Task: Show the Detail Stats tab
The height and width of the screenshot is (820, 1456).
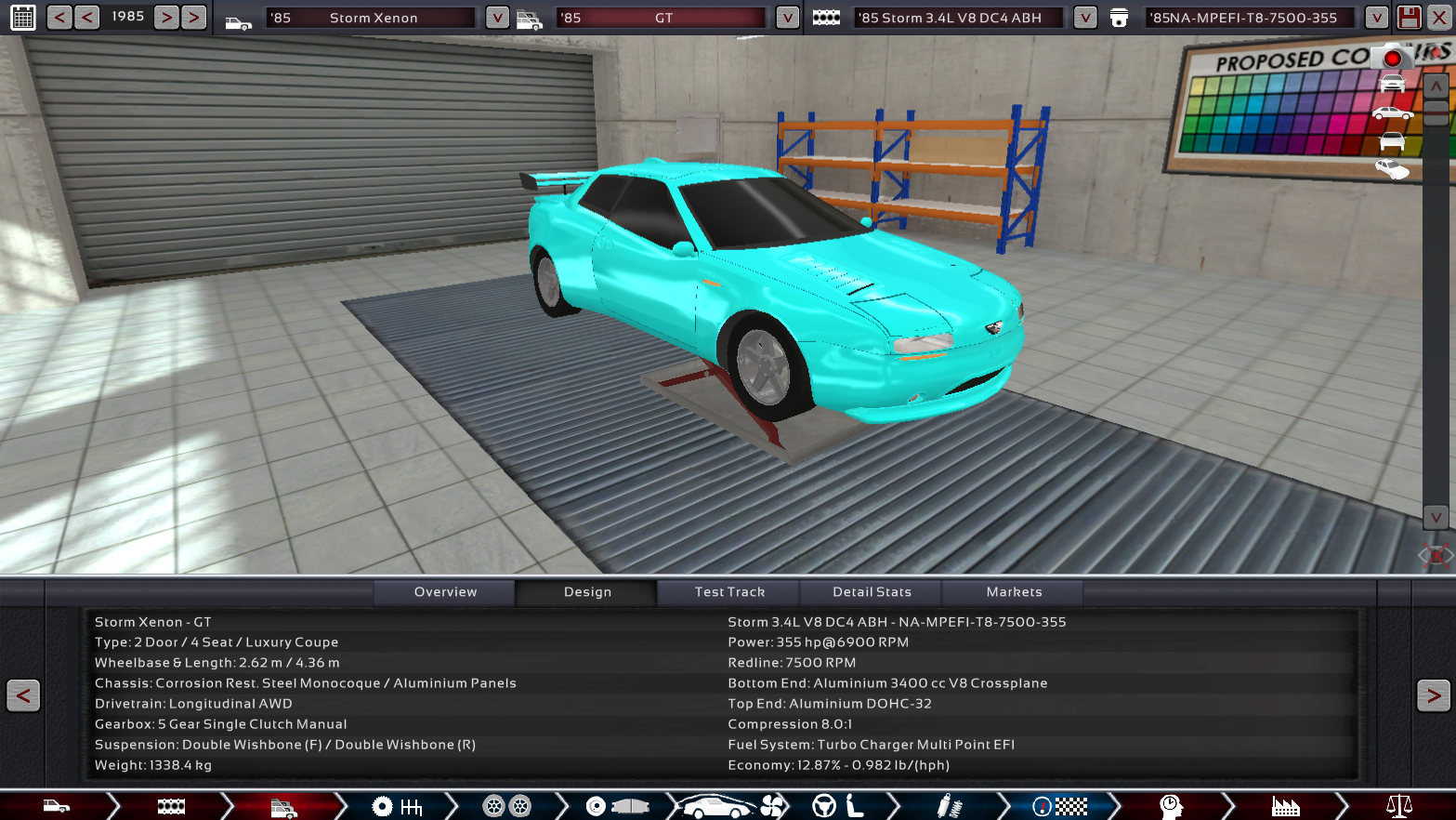Action: pos(872,592)
